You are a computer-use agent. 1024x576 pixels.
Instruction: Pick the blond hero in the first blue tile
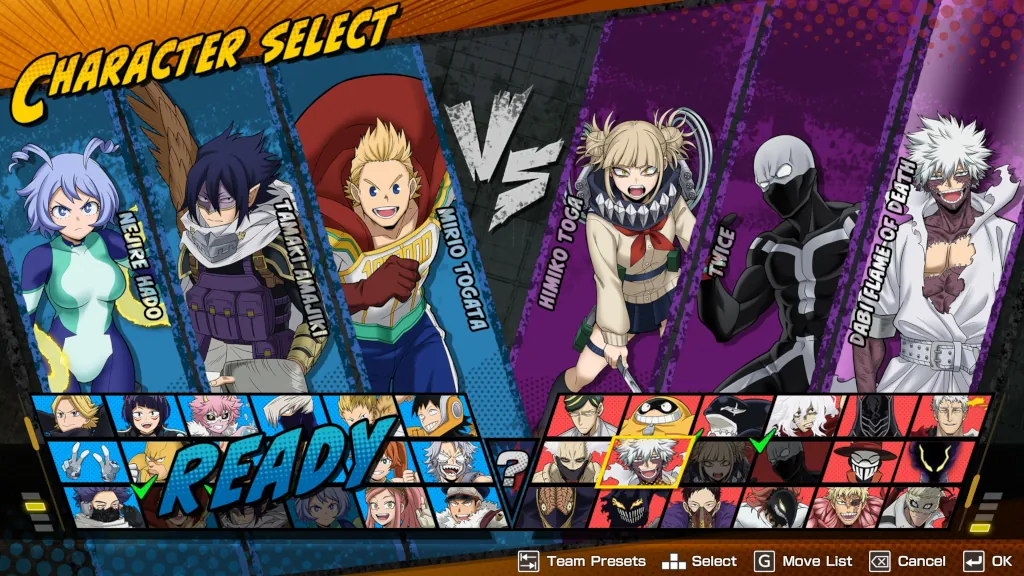tap(70, 414)
